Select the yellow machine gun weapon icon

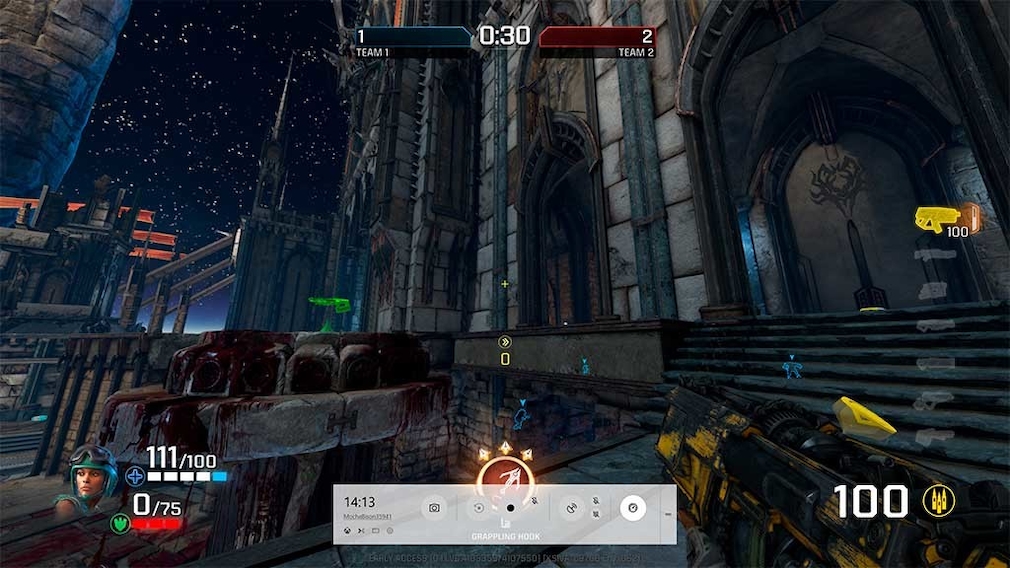(x=937, y=217)
